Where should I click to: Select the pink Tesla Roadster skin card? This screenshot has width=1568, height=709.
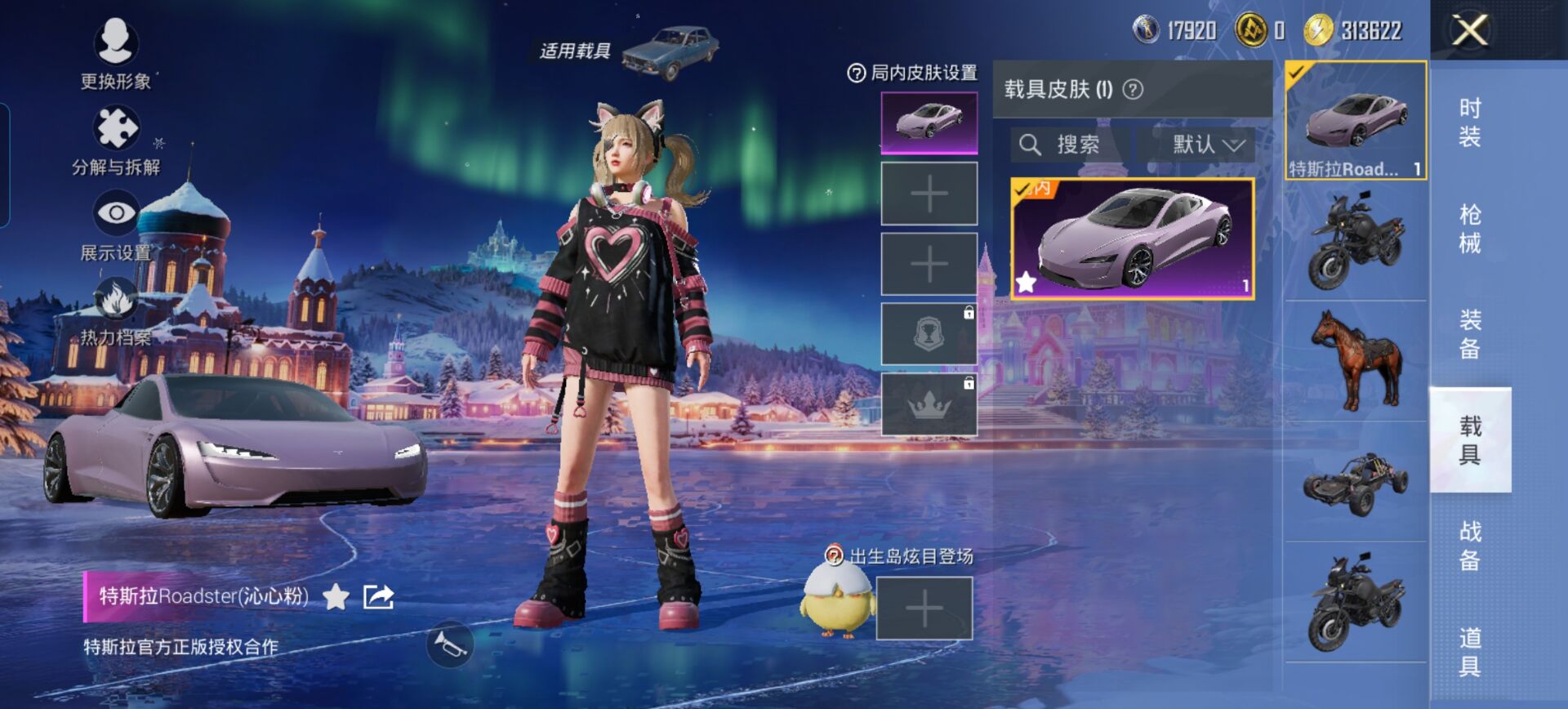1132,239
